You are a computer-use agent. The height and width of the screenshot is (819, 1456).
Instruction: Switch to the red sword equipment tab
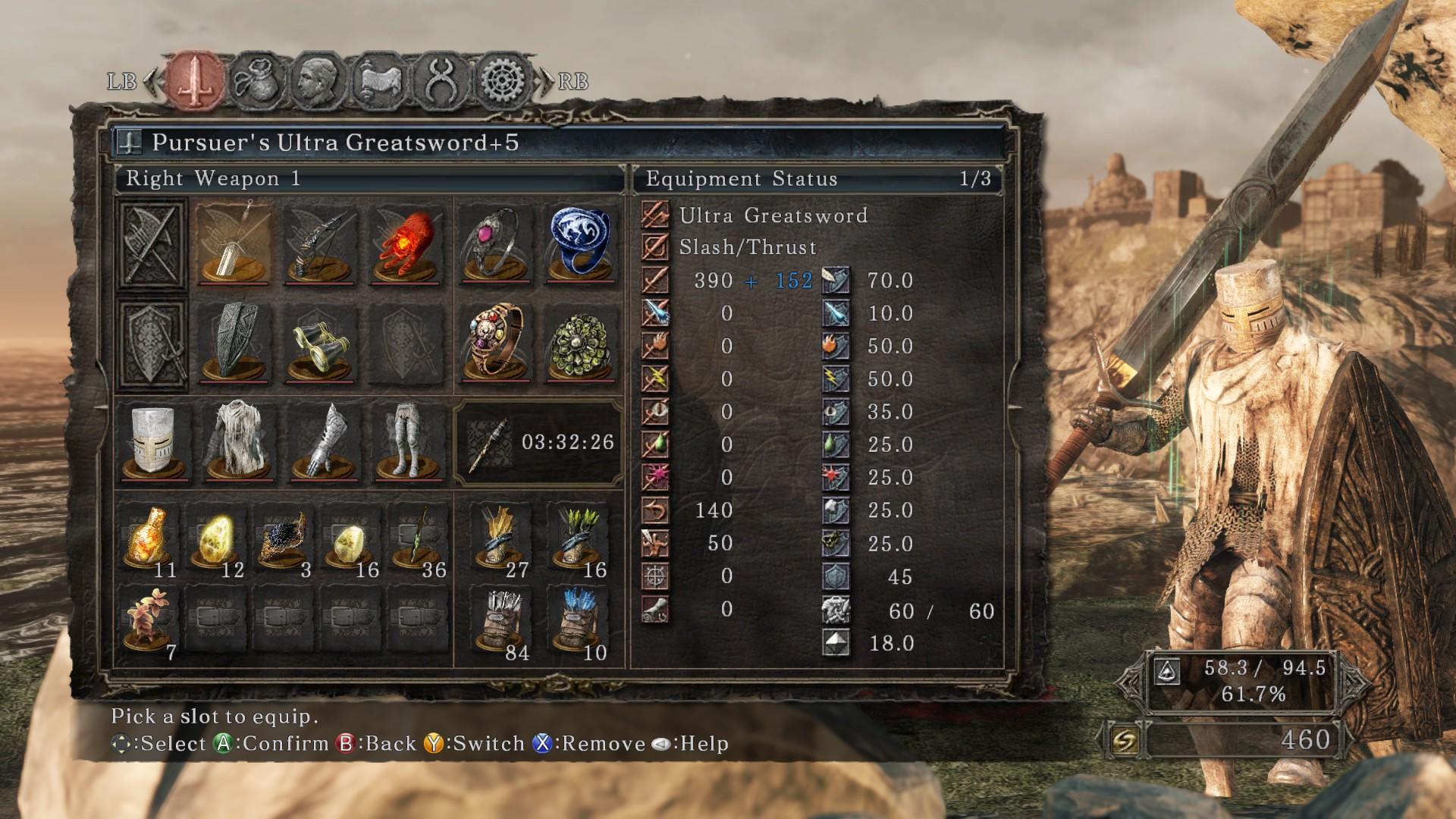[x=196, y=80]
